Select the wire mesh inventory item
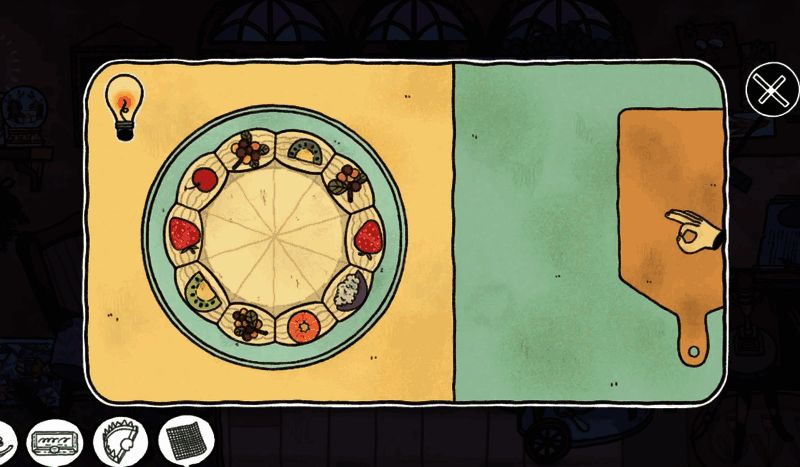 [x=186, y=440]
